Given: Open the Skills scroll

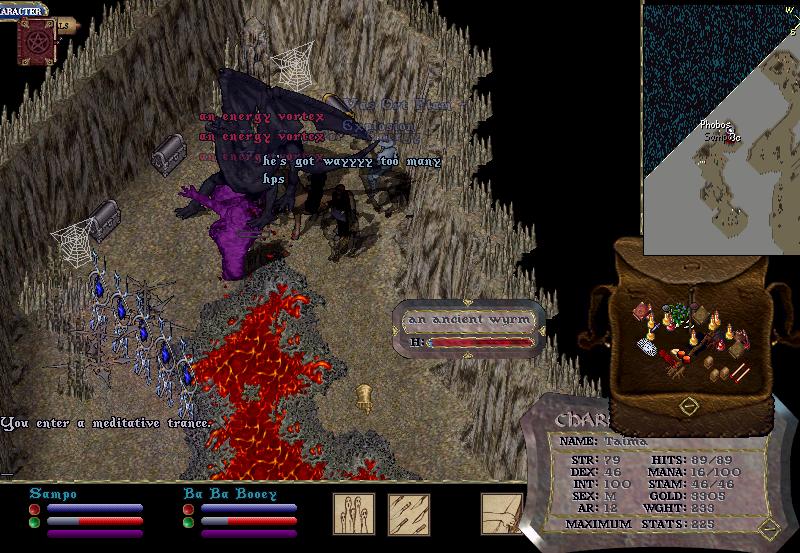Looking at the screenshot, I should click(x=66, y=27).
